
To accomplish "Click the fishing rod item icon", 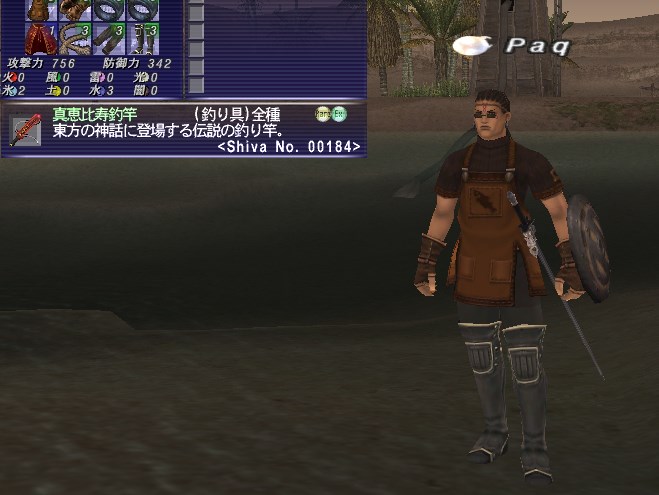I will (25, 130).
